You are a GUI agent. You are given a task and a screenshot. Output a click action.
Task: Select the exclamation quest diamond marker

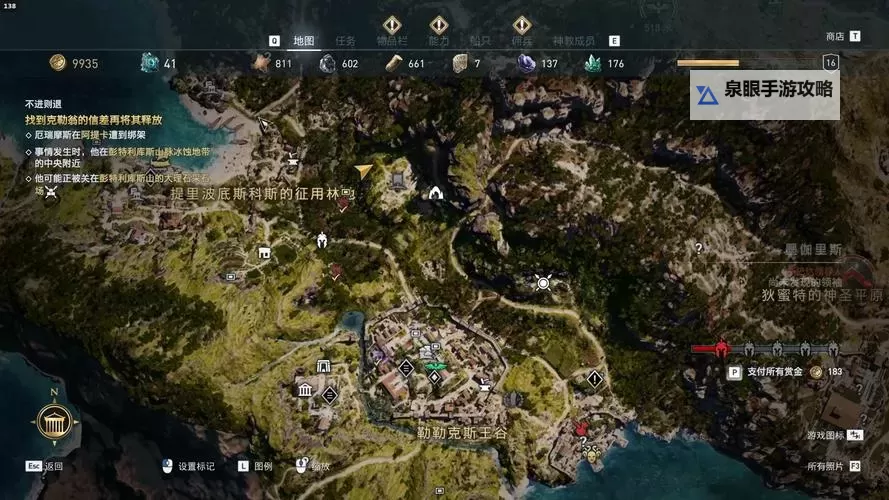[x=595, y=378]
